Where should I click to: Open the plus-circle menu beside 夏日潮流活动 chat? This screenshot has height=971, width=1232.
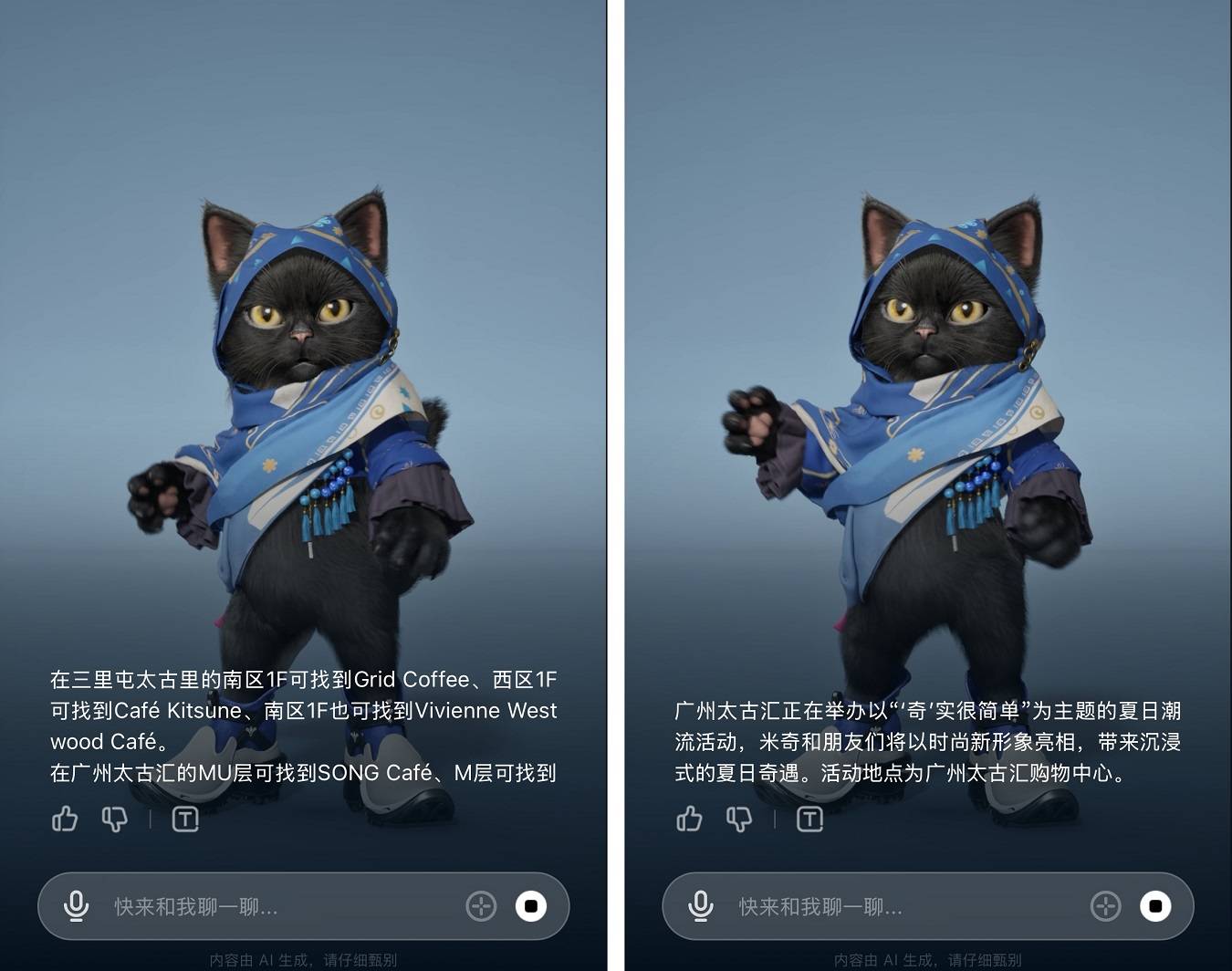pos(1105,906)
